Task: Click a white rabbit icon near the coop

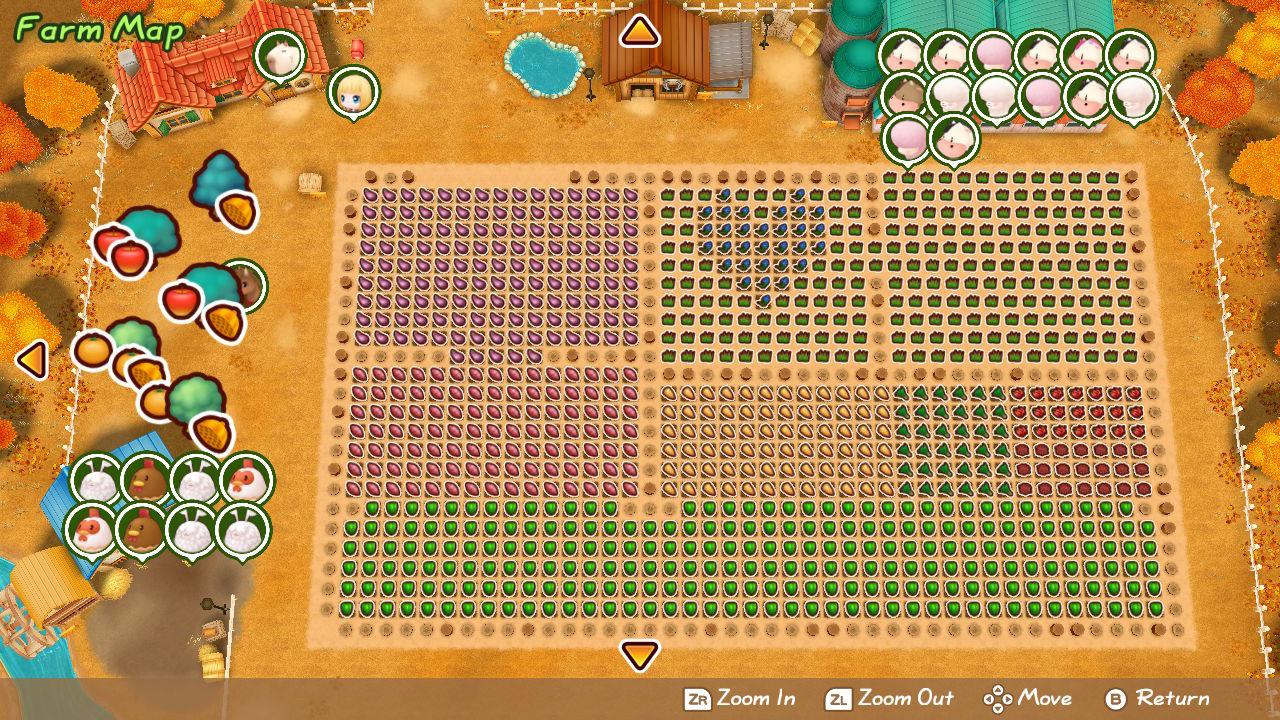Action: pyautogui.click(x=96, y=478)
